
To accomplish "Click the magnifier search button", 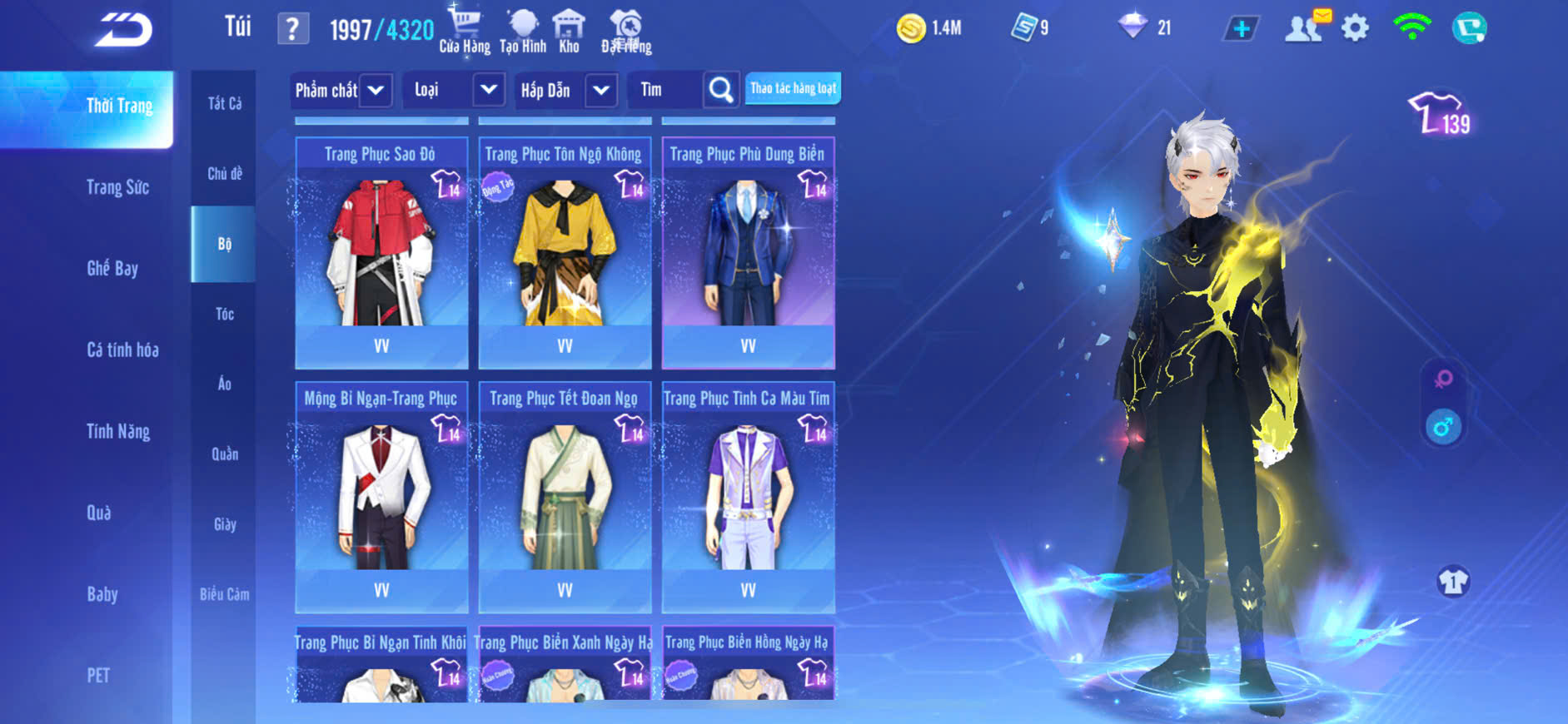I will (721, 90).
